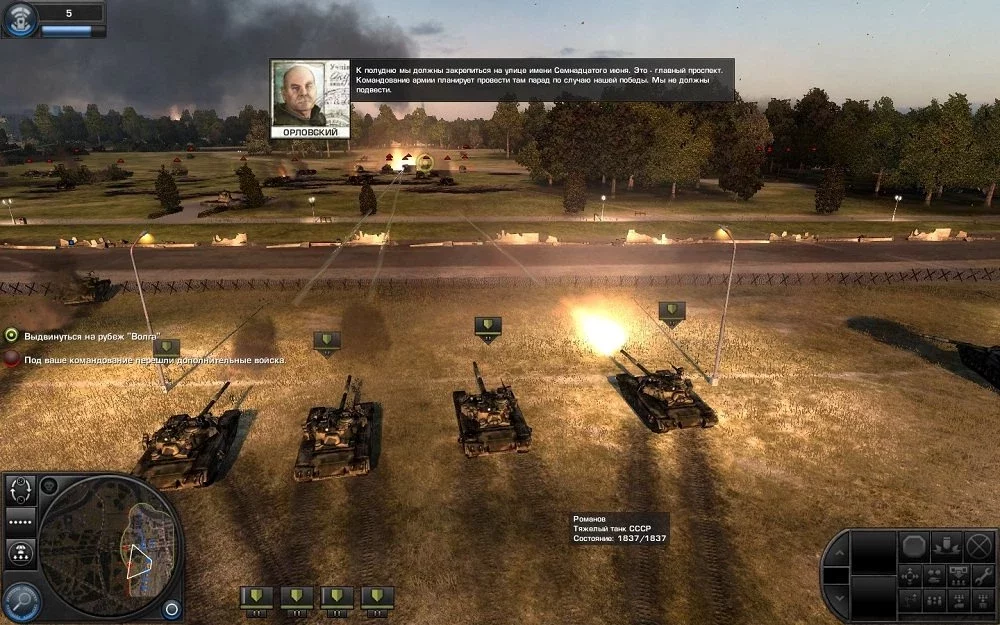Viewport: 1000px width, 625px height.
Task: Open the paratrooper drop button
Action: (x=20, y=553)
